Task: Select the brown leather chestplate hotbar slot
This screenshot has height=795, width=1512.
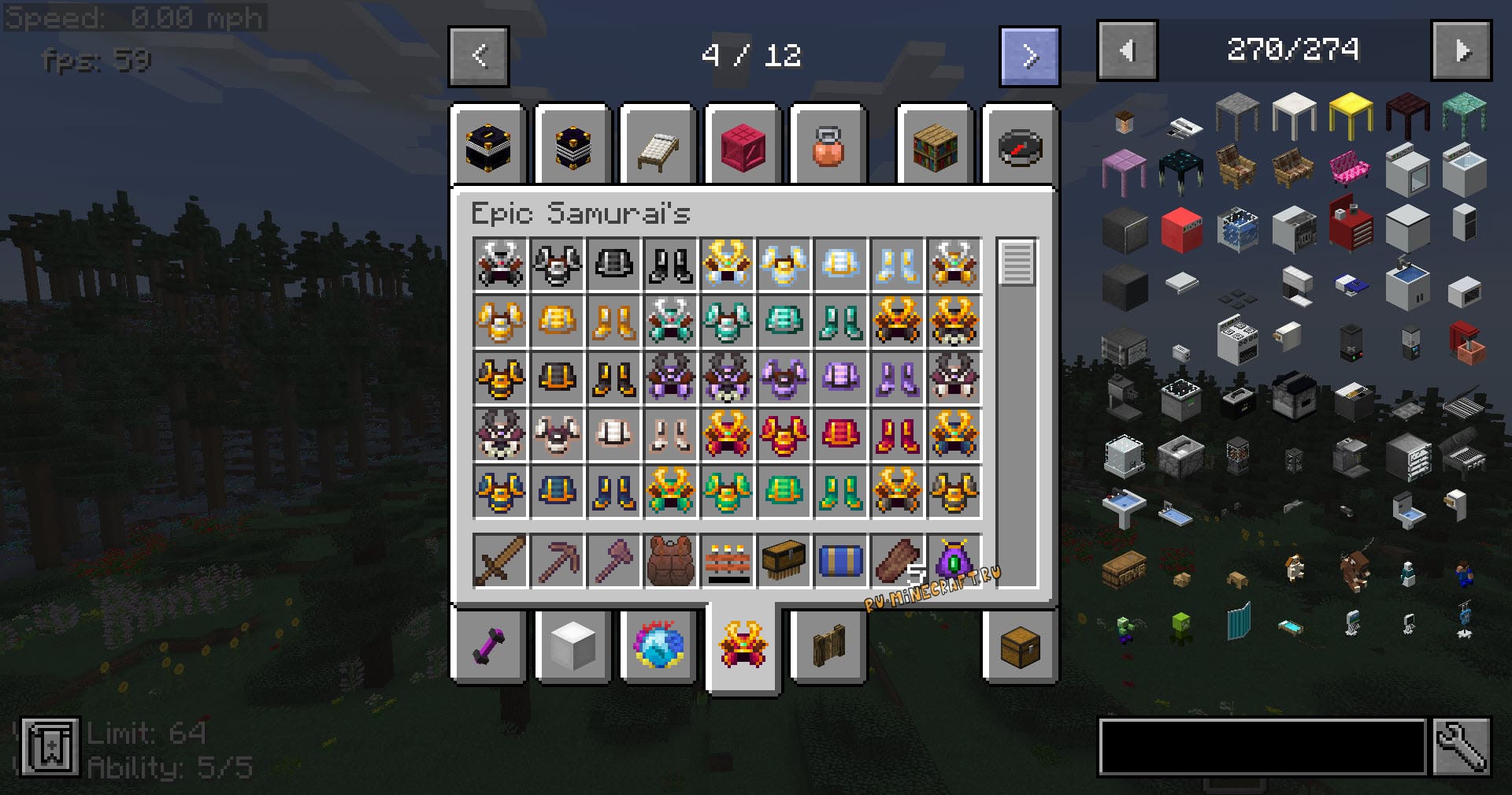Action: pos(670,561)
